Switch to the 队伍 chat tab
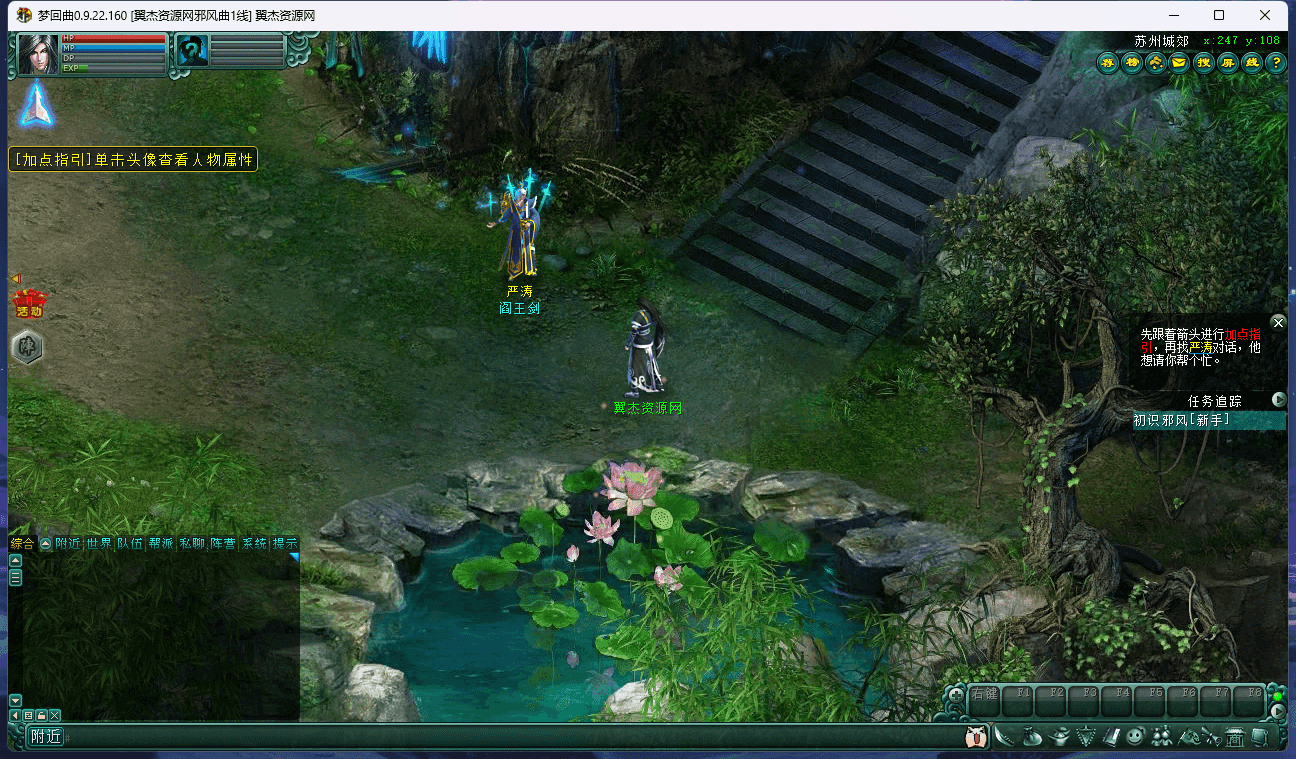Viewport: 1296px width, 759px height. (x=129, y=544)
